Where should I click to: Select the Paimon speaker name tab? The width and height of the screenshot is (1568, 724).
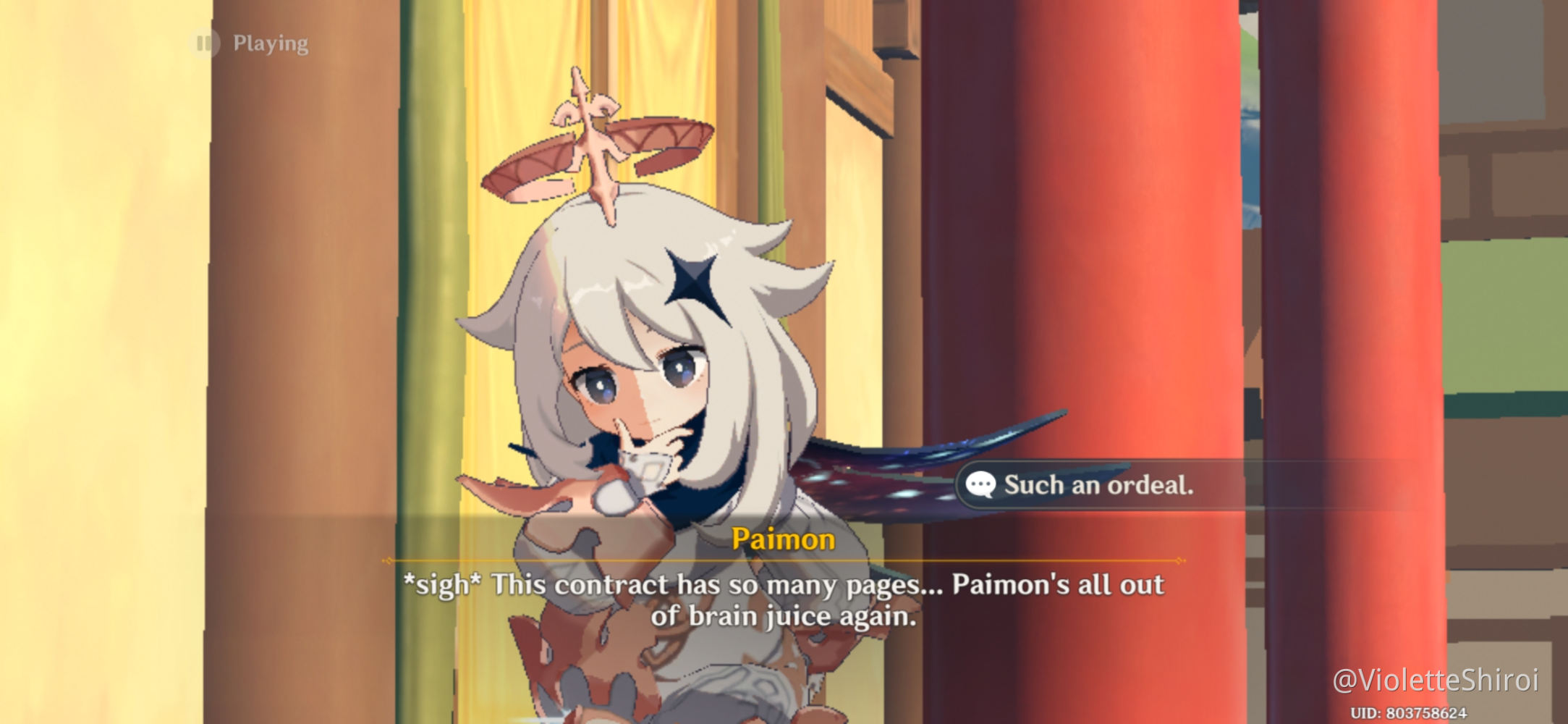(784, 540)
